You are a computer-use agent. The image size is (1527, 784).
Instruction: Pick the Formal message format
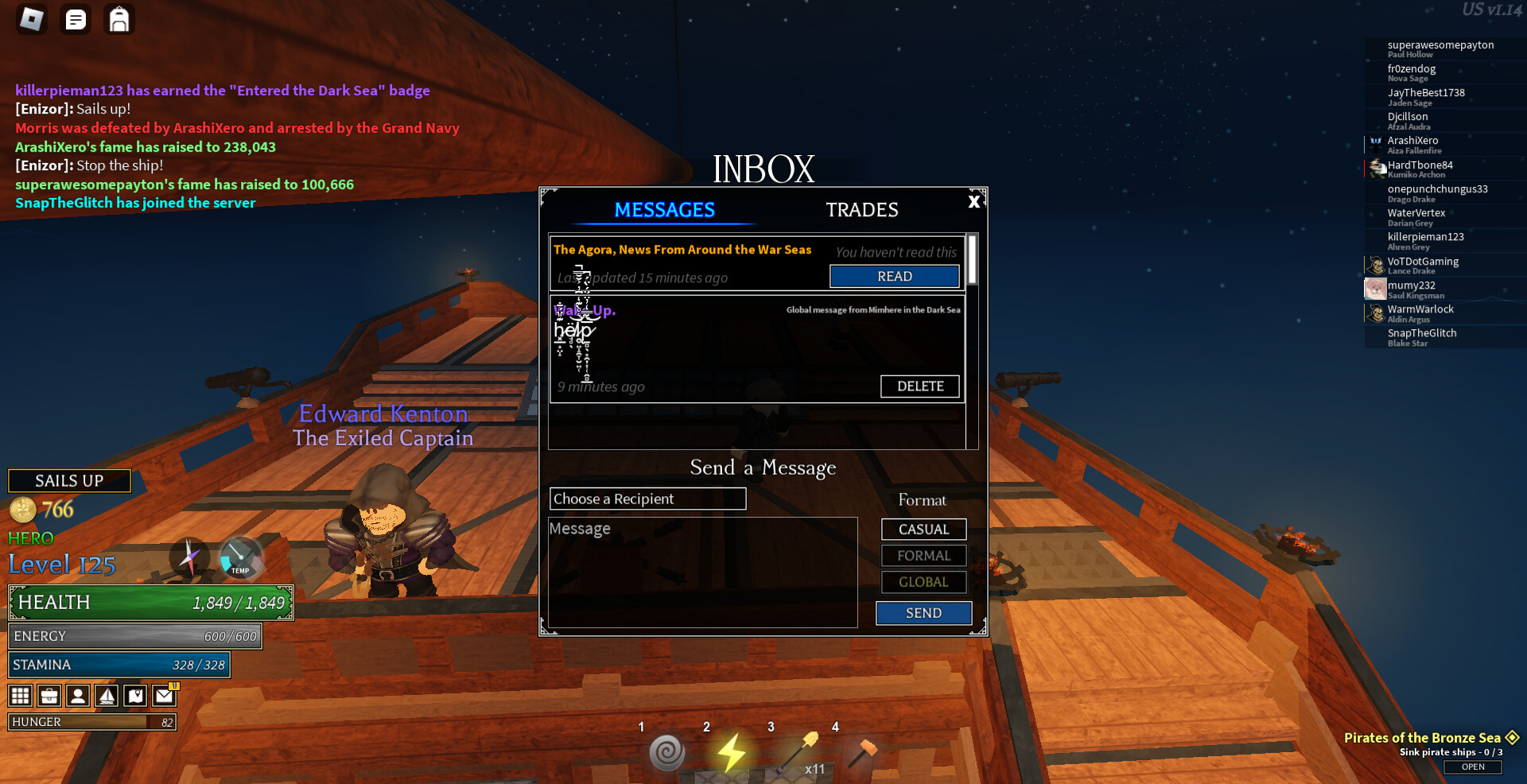pos(923,556)
